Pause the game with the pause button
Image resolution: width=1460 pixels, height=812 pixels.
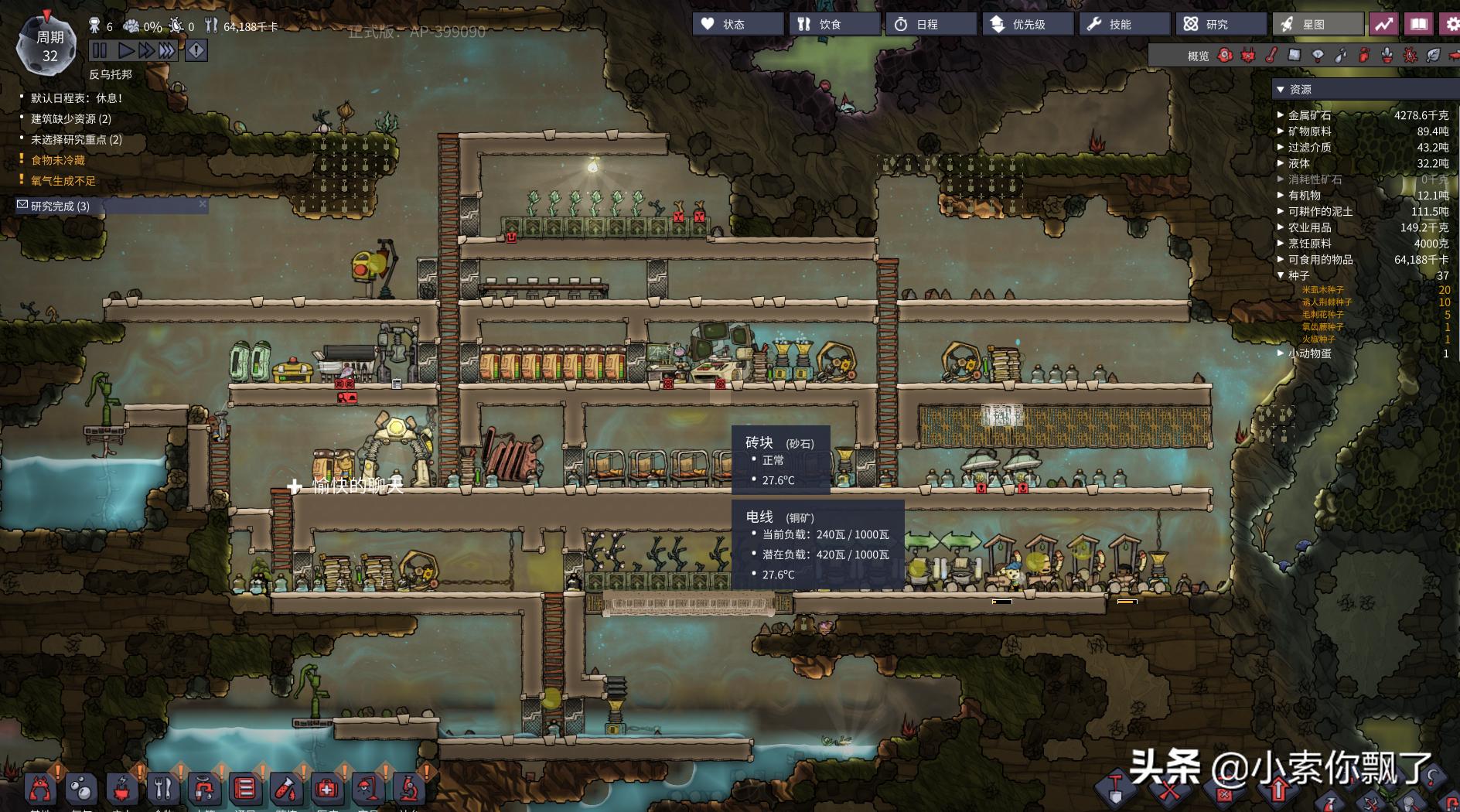(100, 51)
